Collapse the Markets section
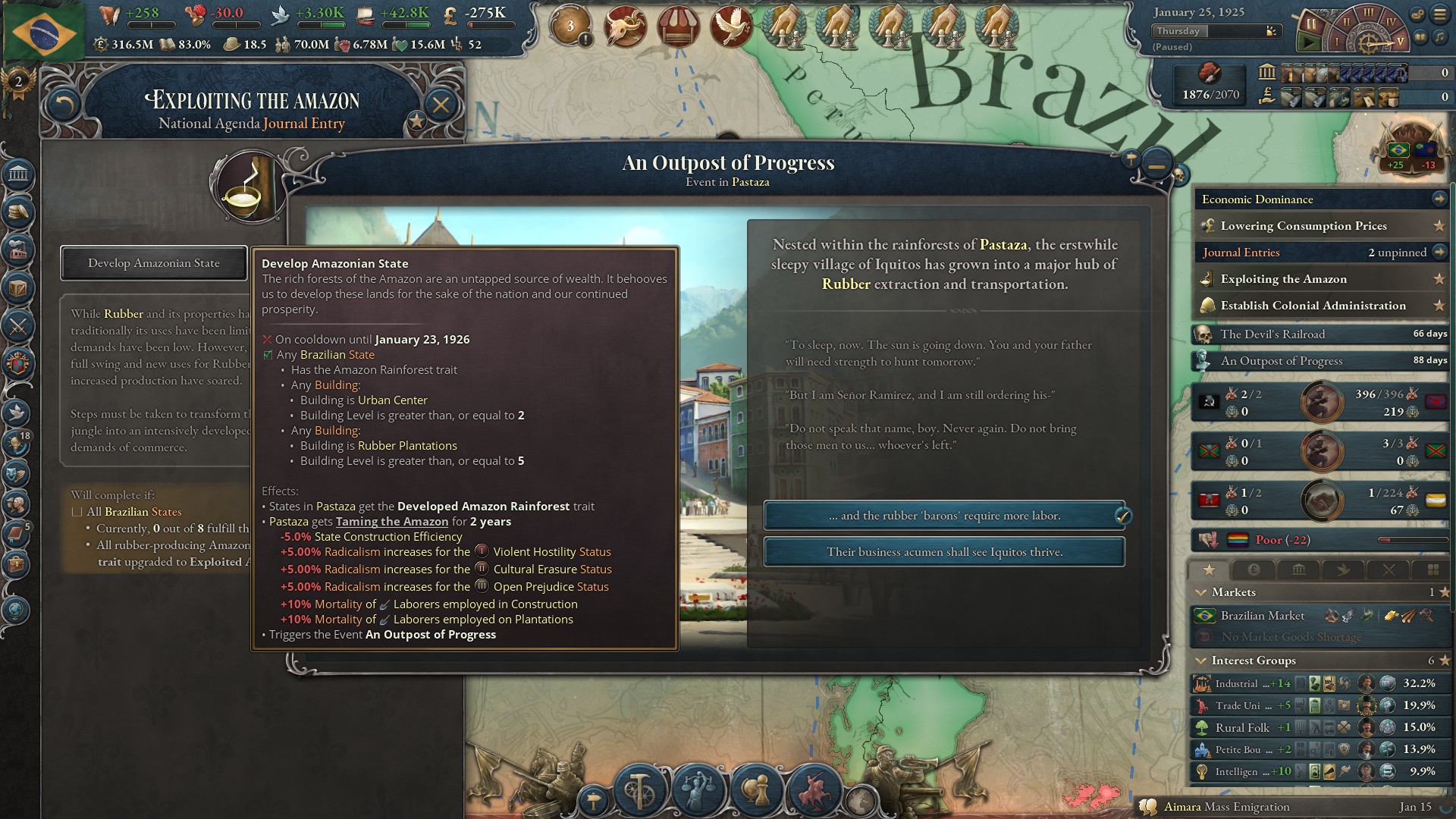This screenshot has width=1456, height=819. (x=1203, y=592)
